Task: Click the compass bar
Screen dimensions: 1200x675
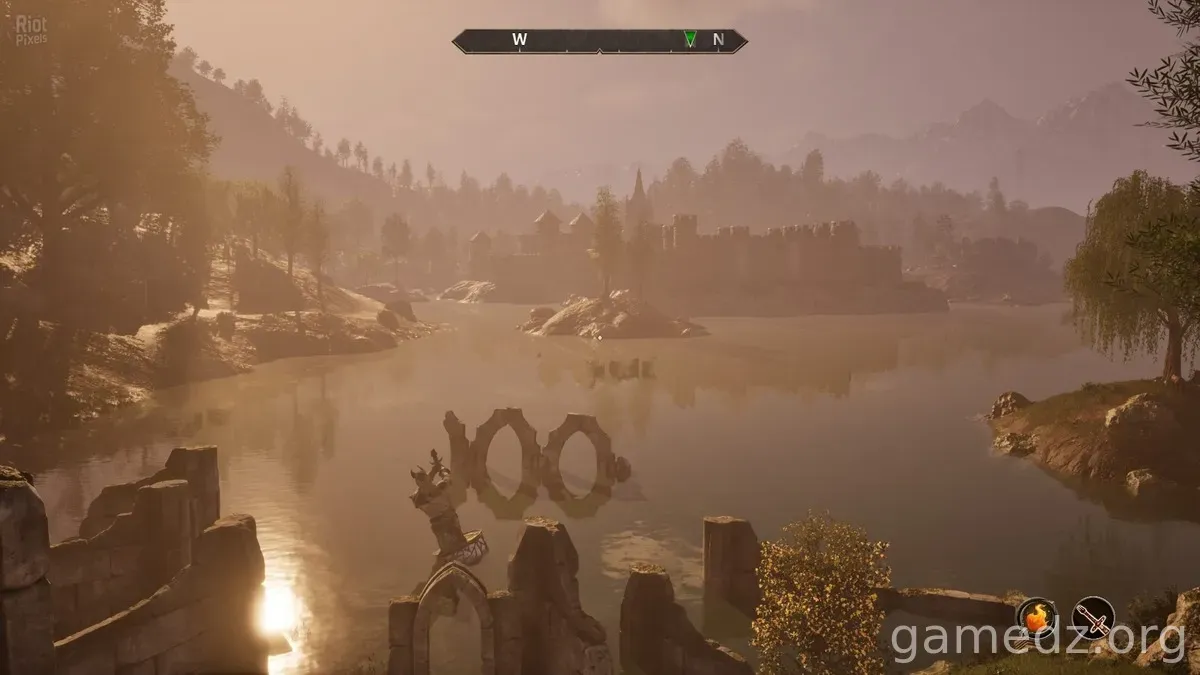Action: (x=599, y=41)
